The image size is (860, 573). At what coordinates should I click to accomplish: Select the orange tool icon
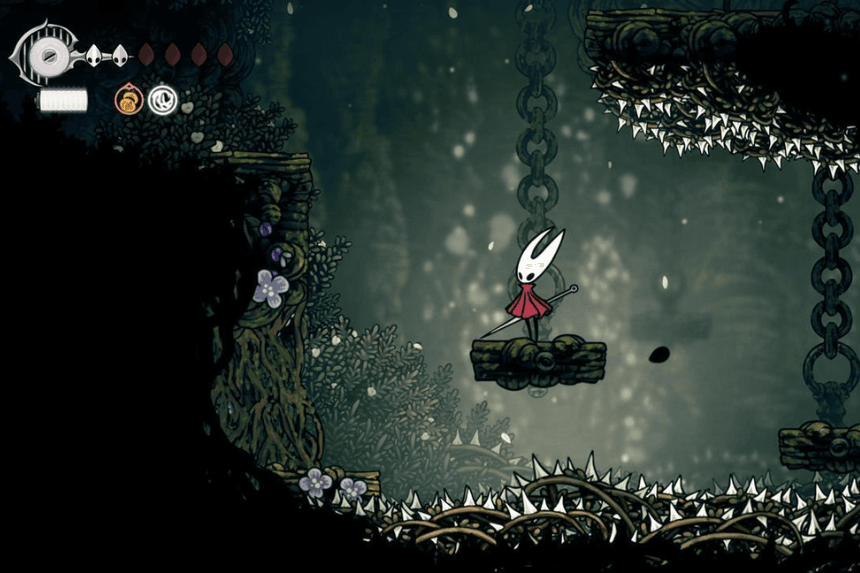coord(129,99)
